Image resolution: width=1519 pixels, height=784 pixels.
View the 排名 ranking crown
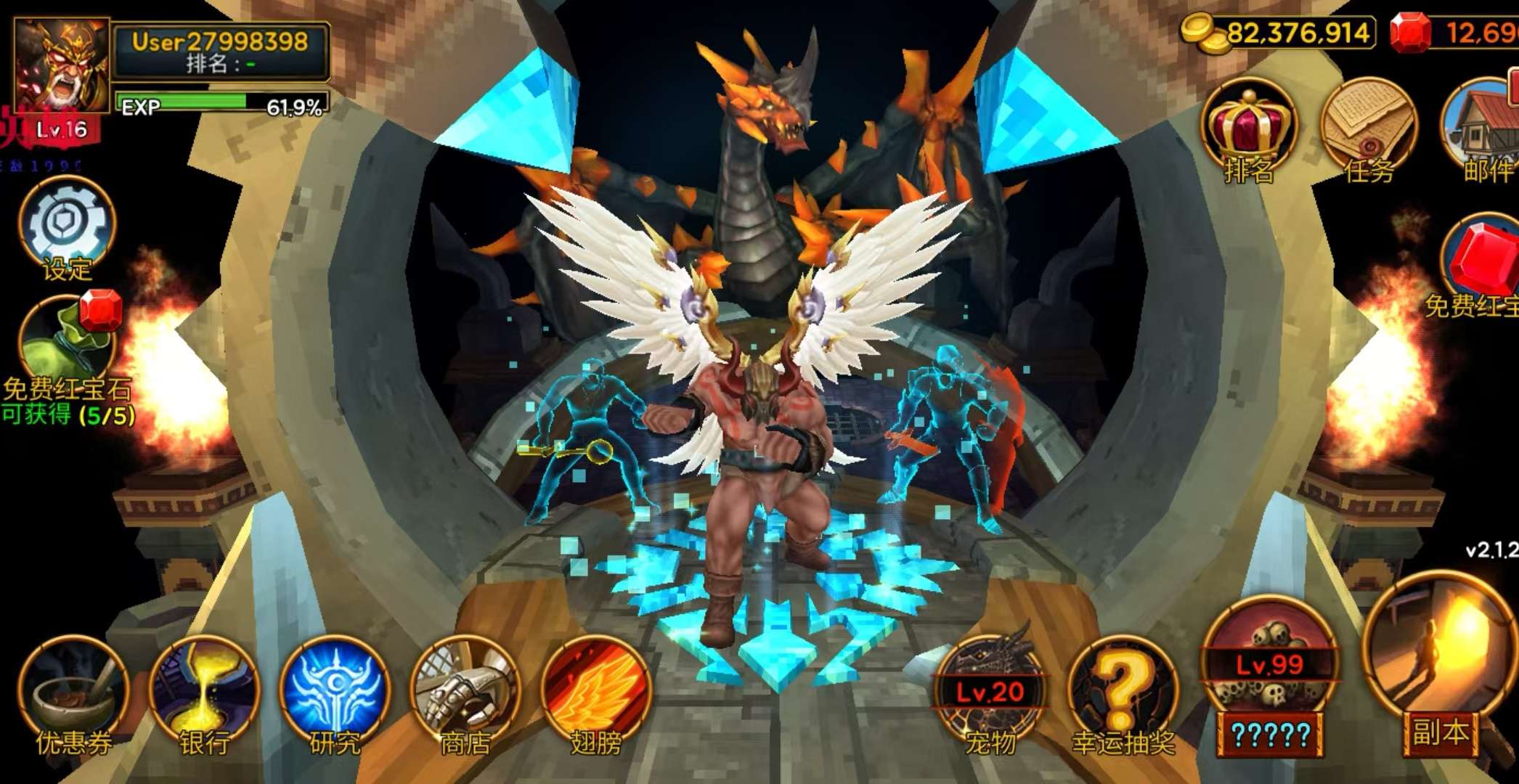coord(1249,131)
